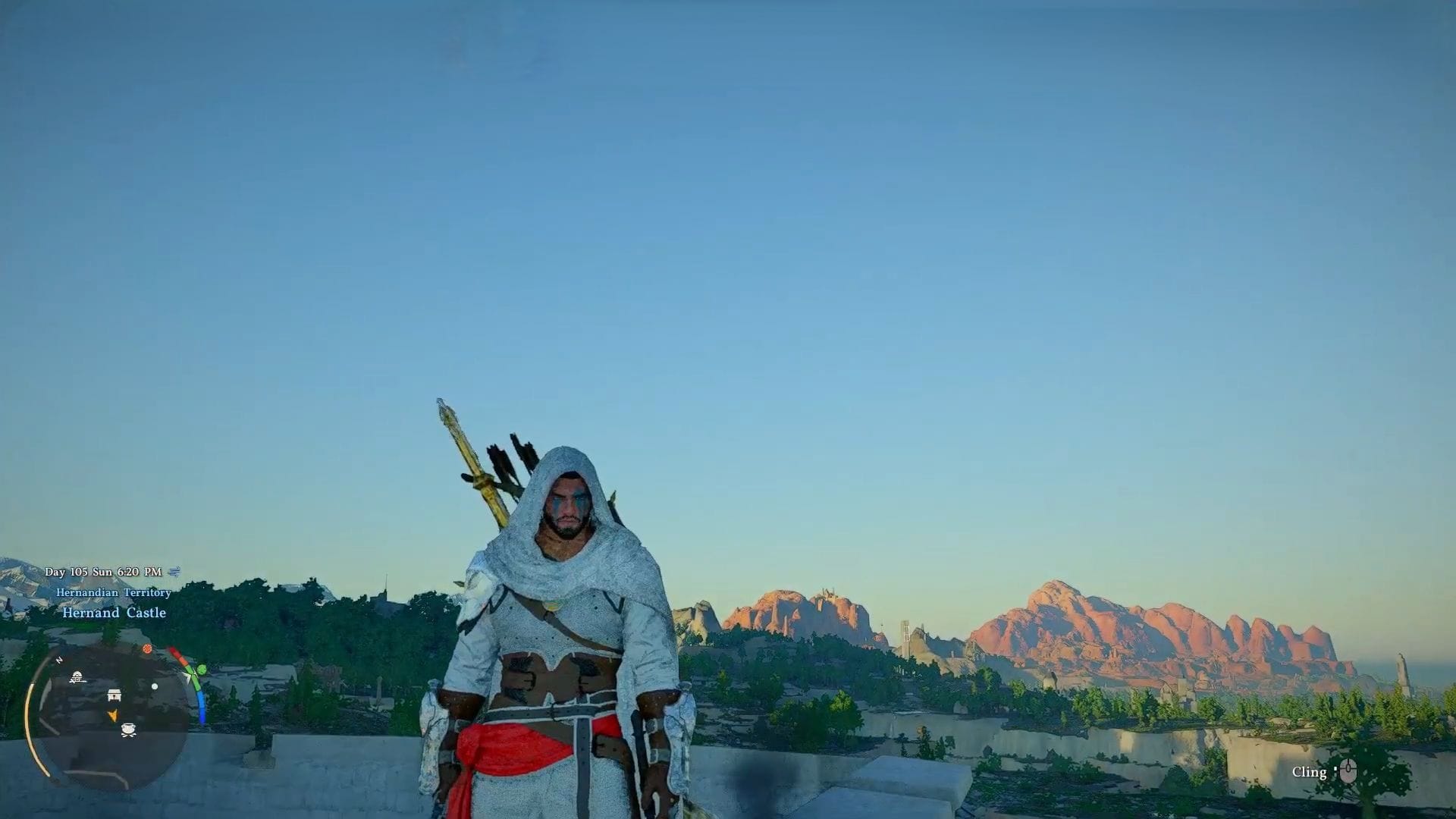This screenshot has width=1456, height=819.
Task: Click the Hernand Castle location name
Action: point(114,612)
